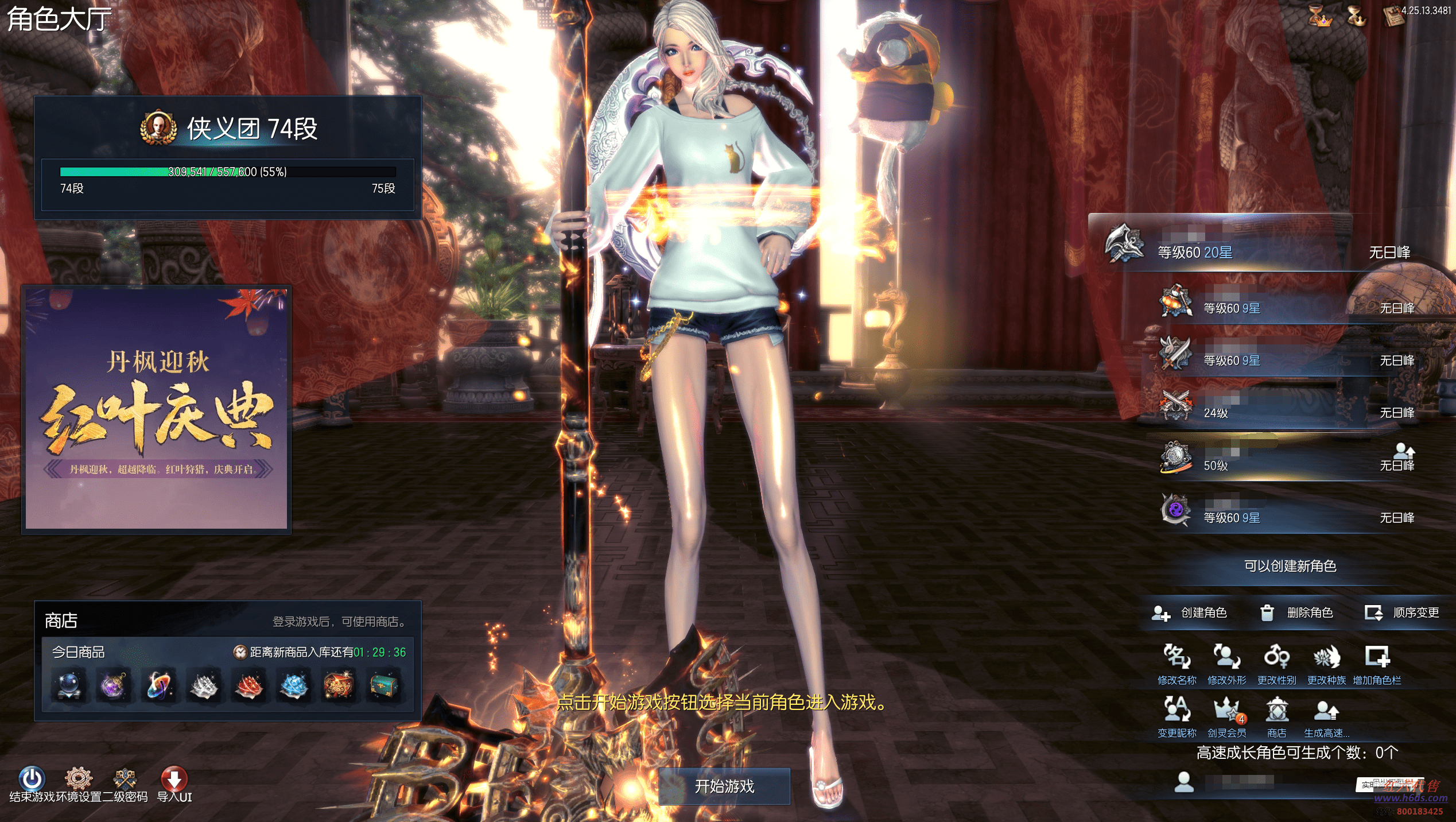1456x822 pixels.
Task: Click the 结束游戏 power icon to exit
Action: [32, 779]
